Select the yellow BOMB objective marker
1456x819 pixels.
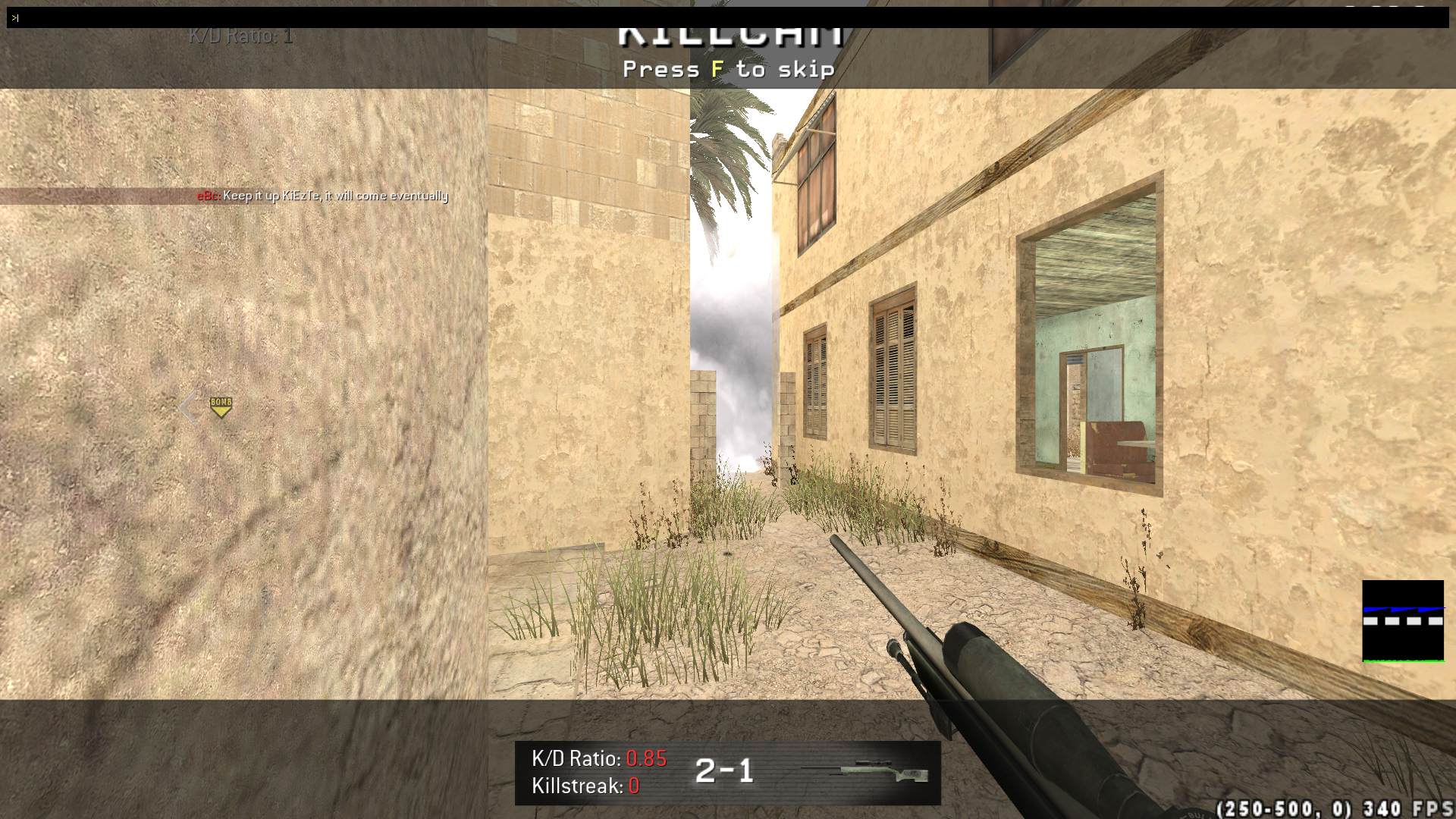[x=221, y=406]
